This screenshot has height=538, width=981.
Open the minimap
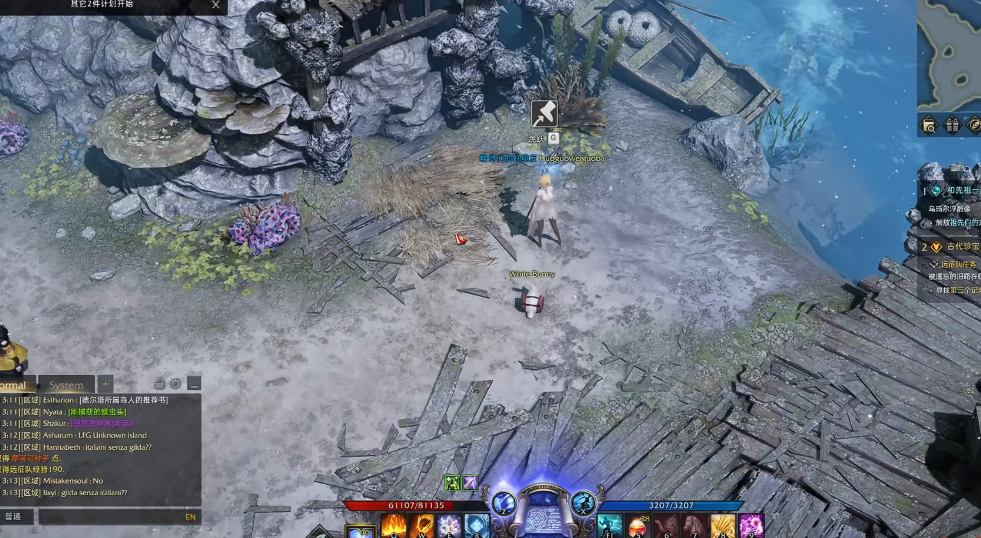[950, 55]
